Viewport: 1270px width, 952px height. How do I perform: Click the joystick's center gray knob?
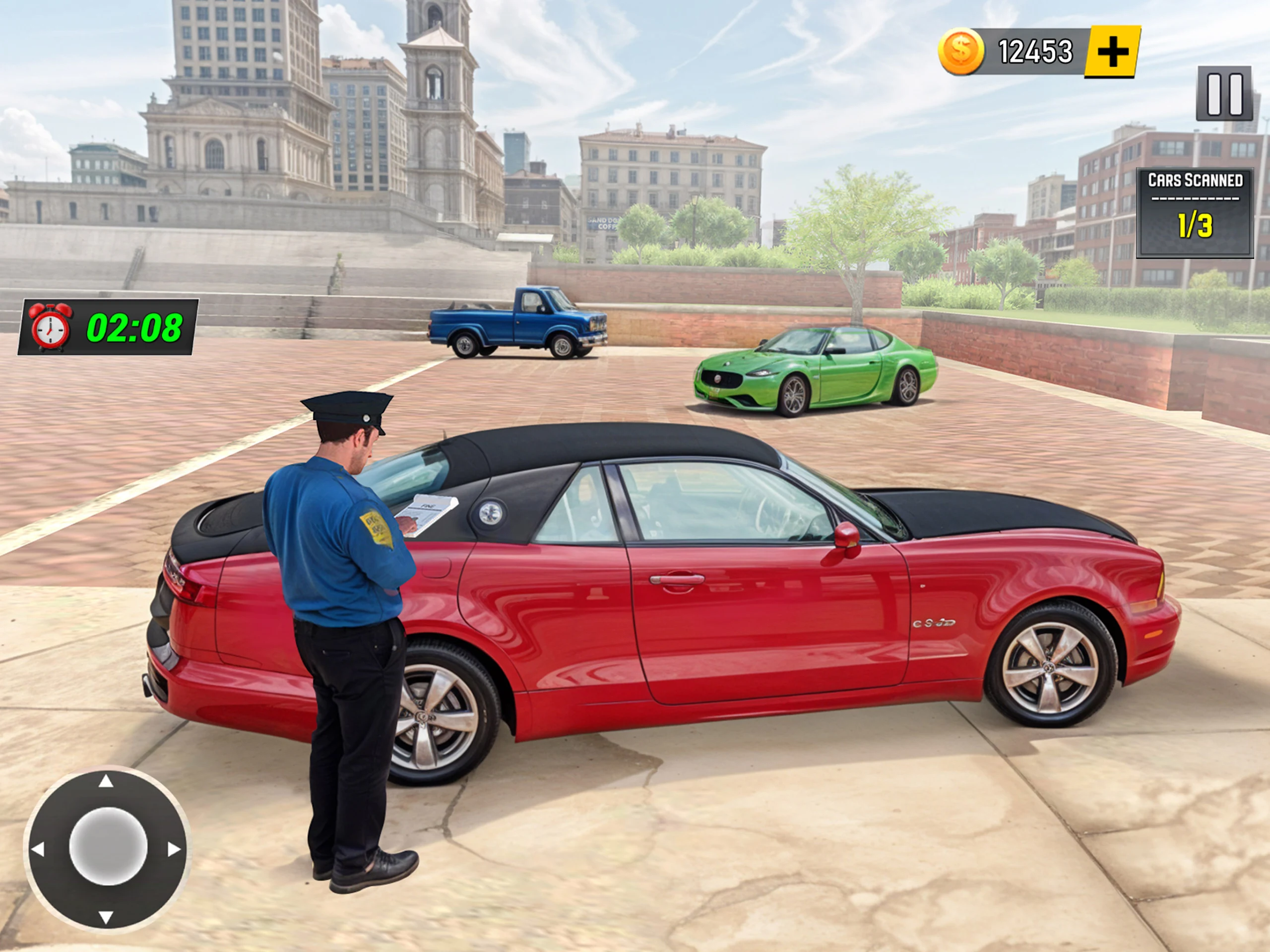pos(108,846)
